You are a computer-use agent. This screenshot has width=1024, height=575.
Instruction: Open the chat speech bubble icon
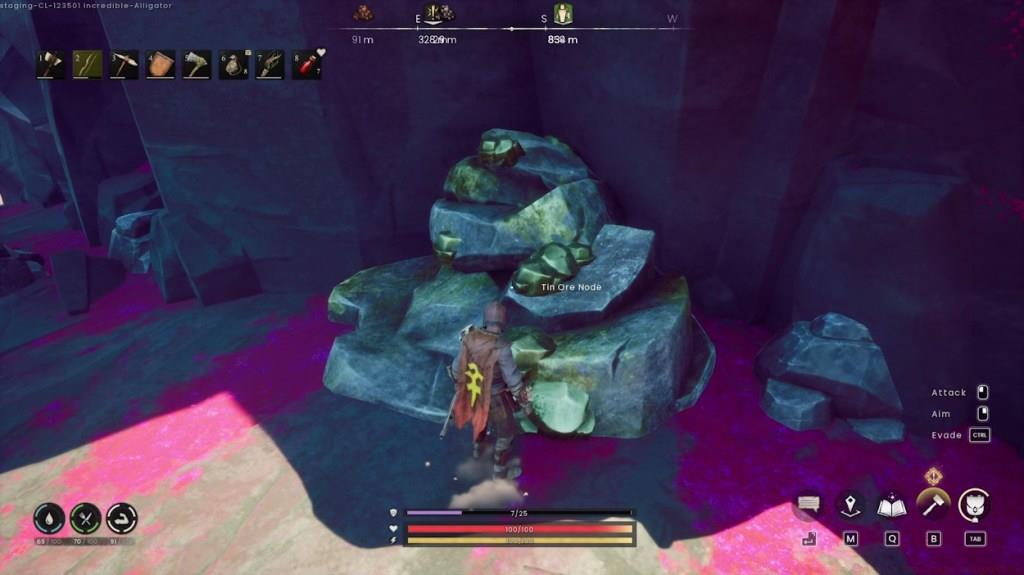point(808,505)
